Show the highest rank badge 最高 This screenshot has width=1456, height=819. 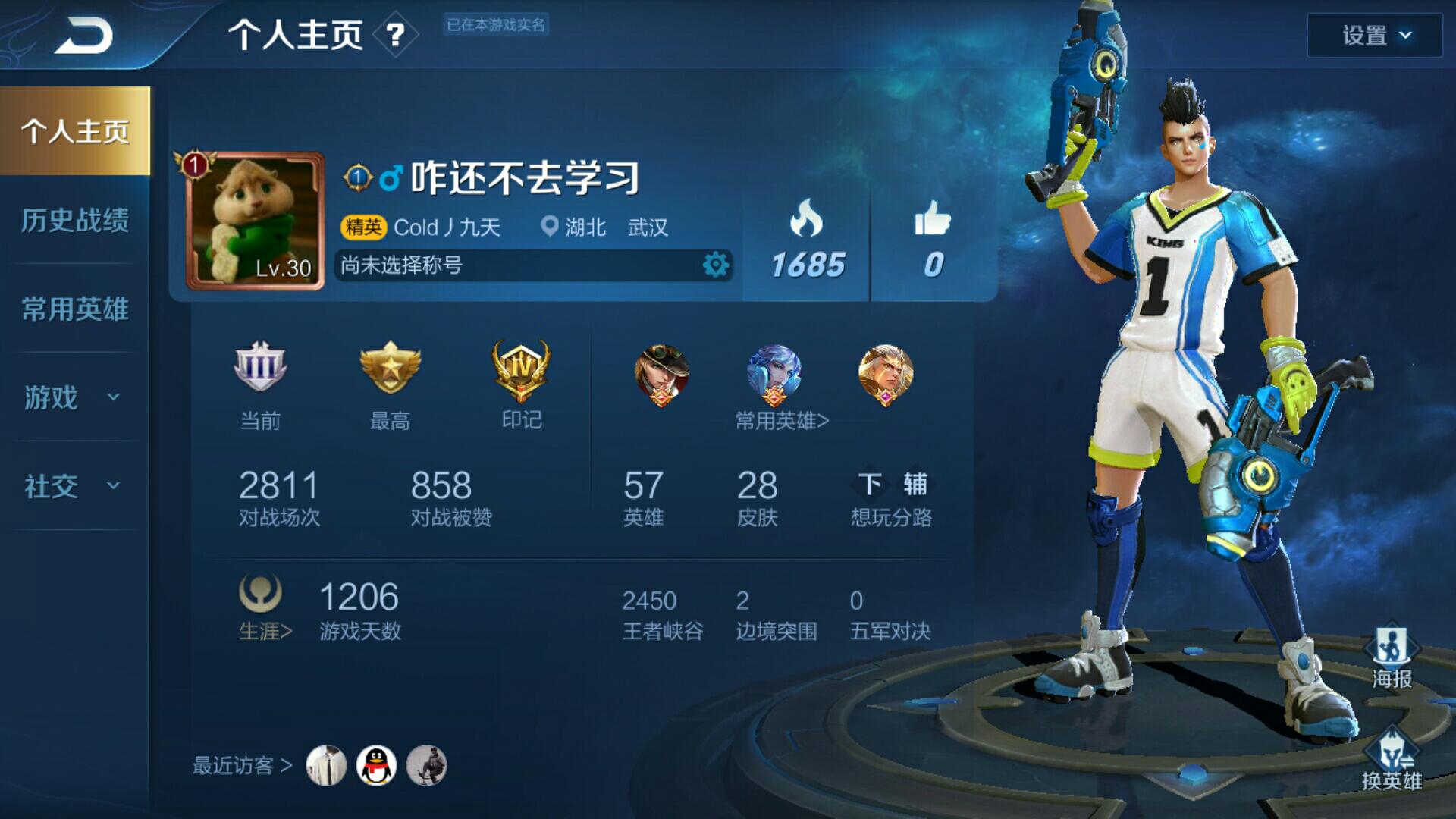click(390, 369)
